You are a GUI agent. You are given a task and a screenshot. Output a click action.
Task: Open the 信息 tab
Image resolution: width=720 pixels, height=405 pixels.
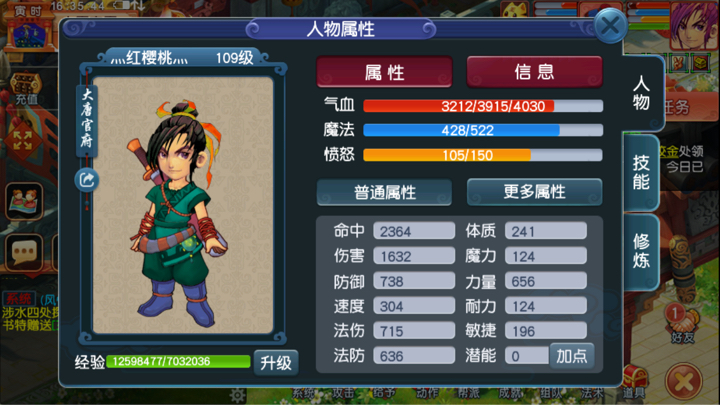point(534,72)
